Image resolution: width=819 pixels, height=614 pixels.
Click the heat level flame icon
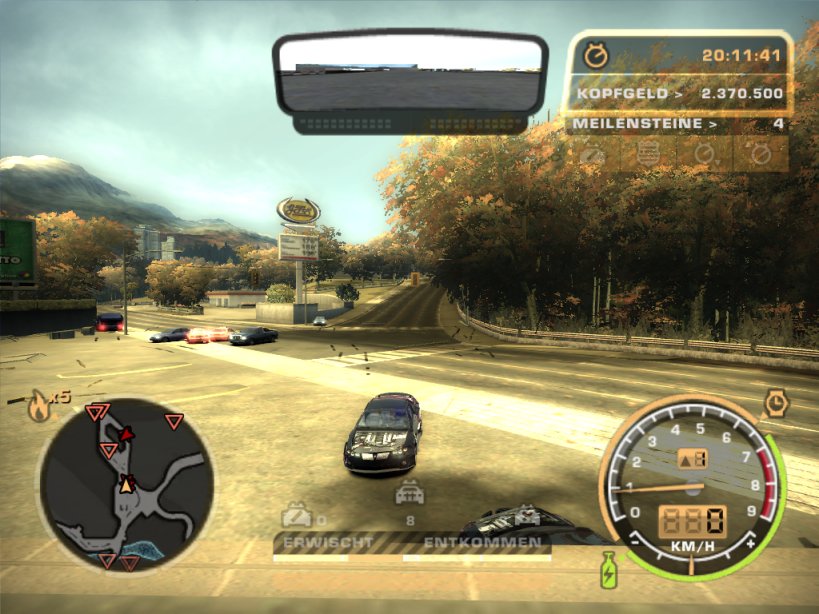(x=40, y=405)
